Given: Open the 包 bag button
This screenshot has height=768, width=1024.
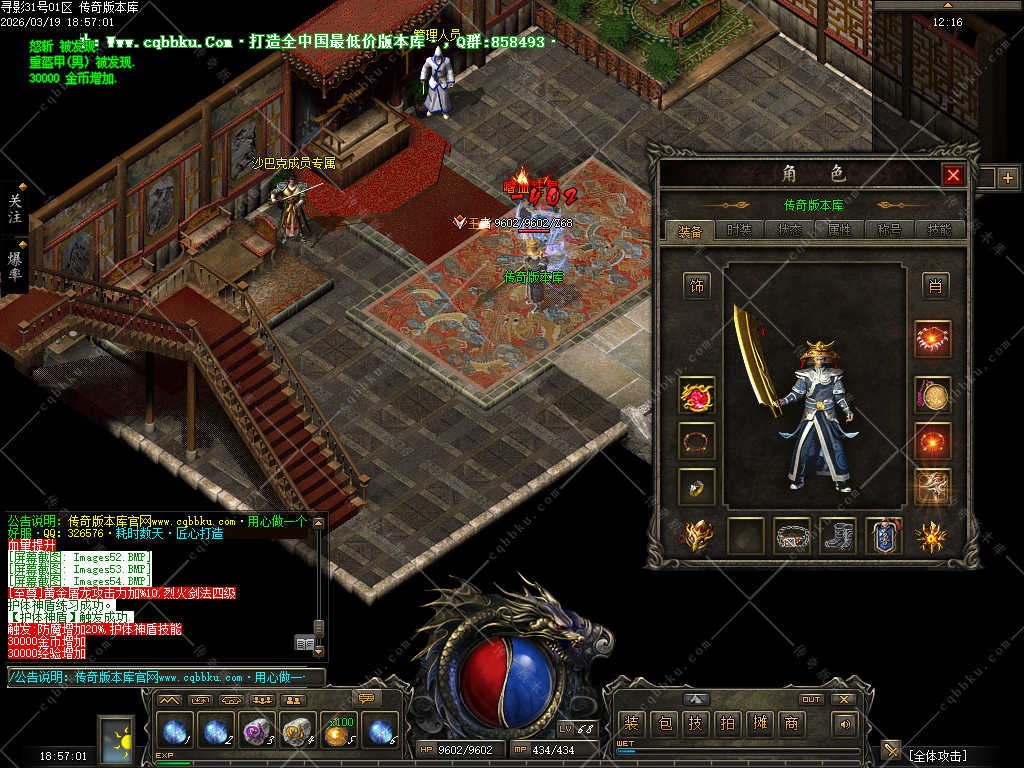Looking at the screenshot, I should [664, 723].
